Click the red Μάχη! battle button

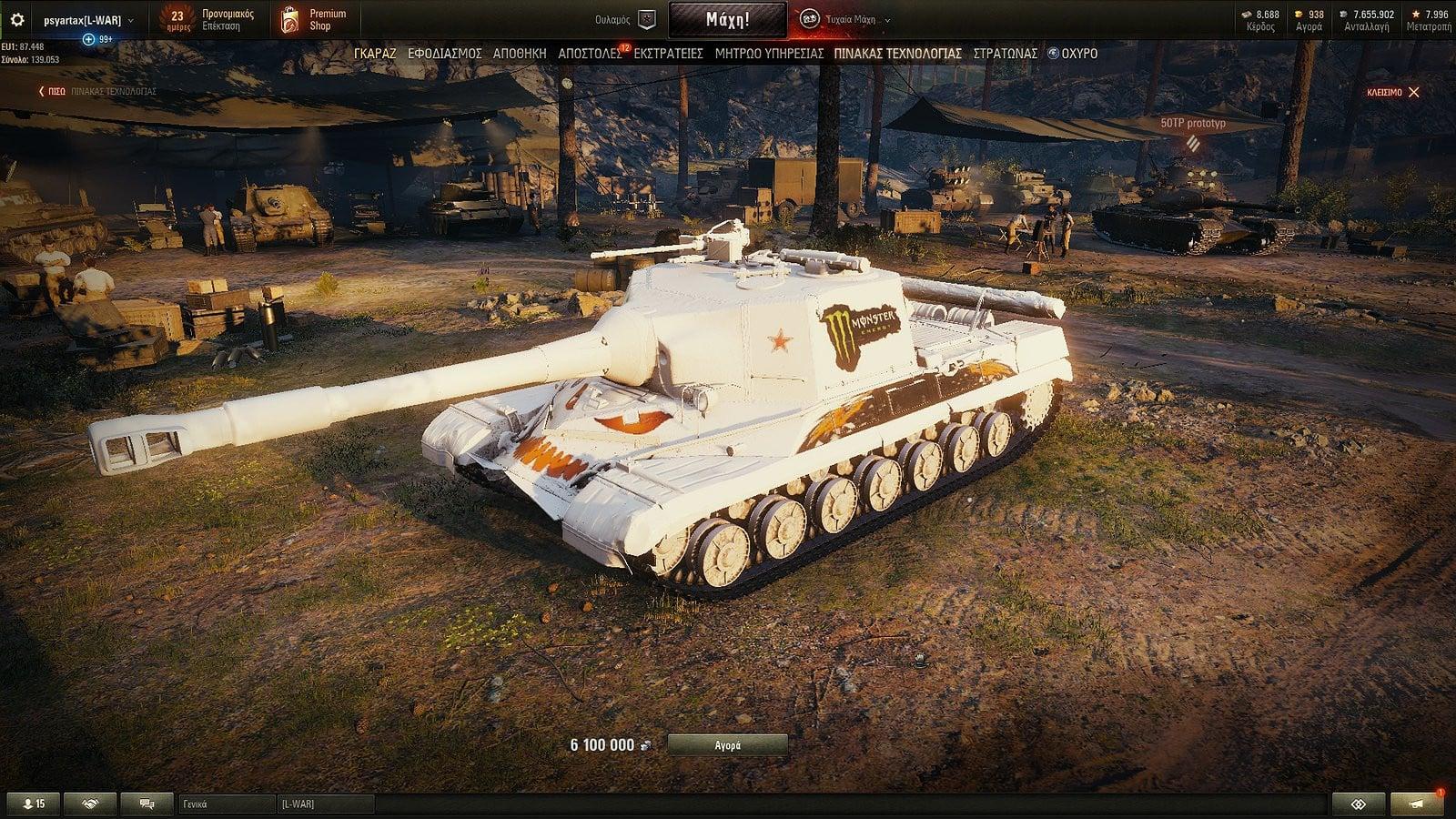[x=727, y=20]
